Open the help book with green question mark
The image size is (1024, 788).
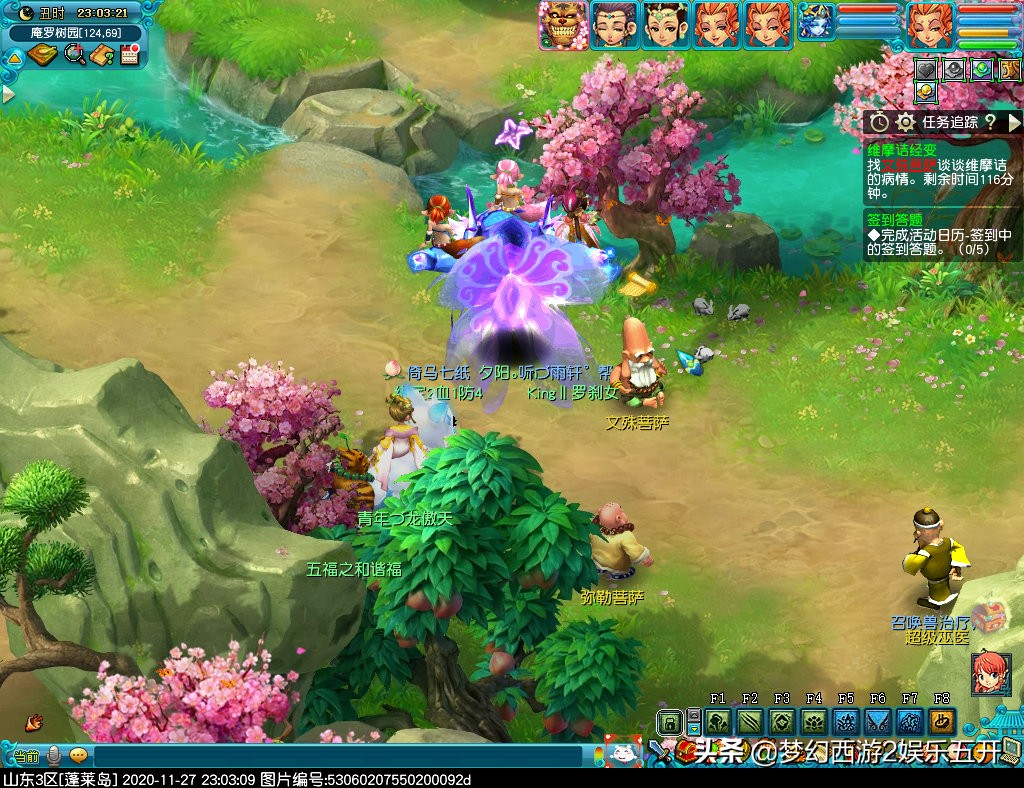(101, 55)
